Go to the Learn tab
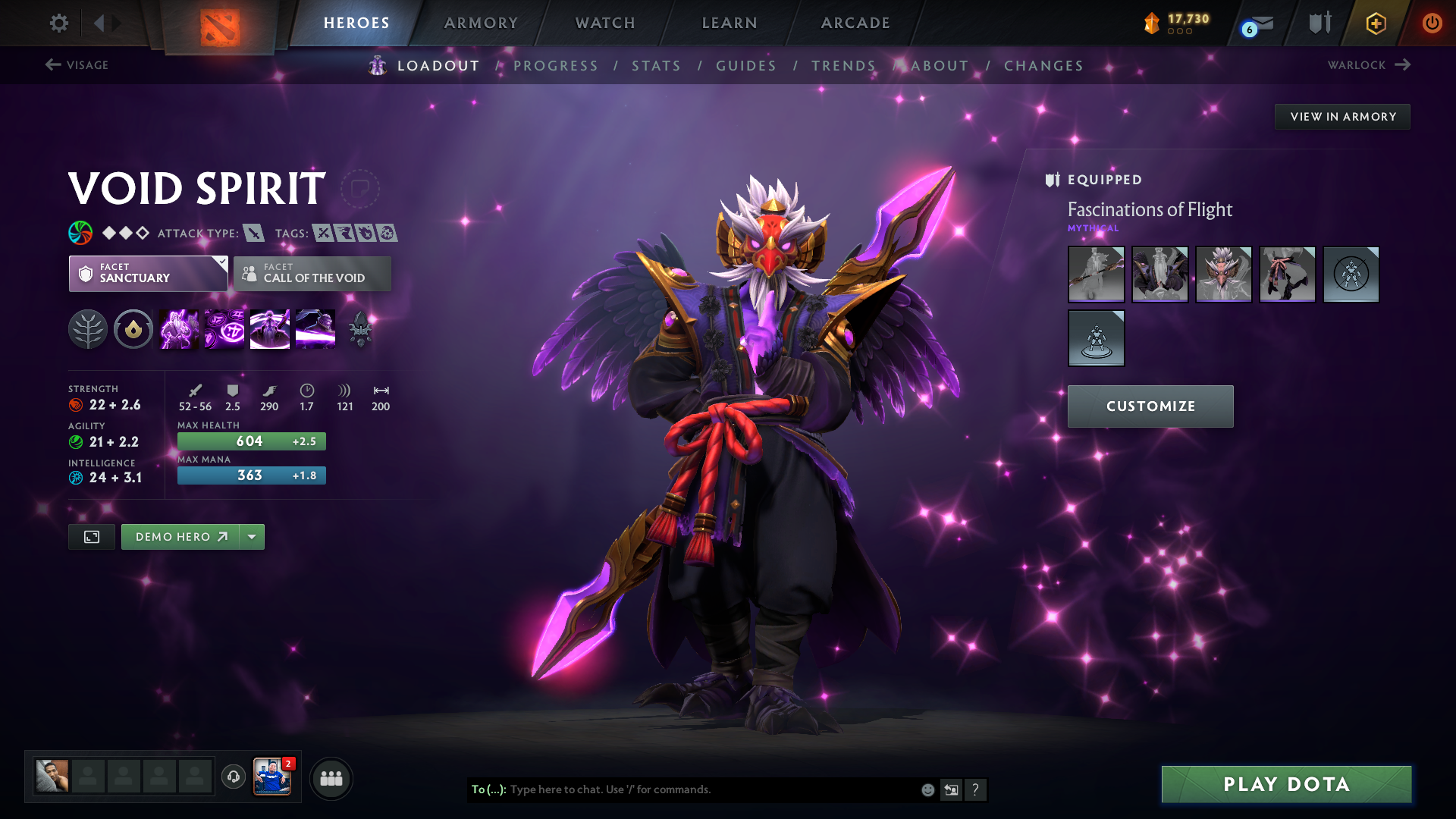The image size is (1456, 819). coord(730,23)
